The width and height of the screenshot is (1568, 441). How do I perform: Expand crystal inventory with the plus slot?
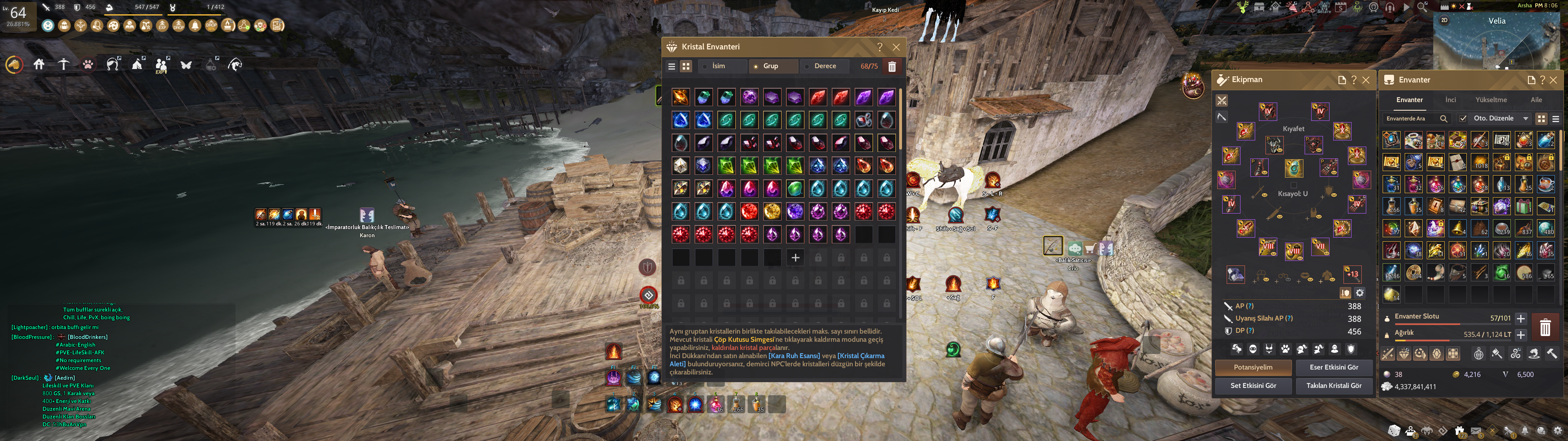point(795,258)
